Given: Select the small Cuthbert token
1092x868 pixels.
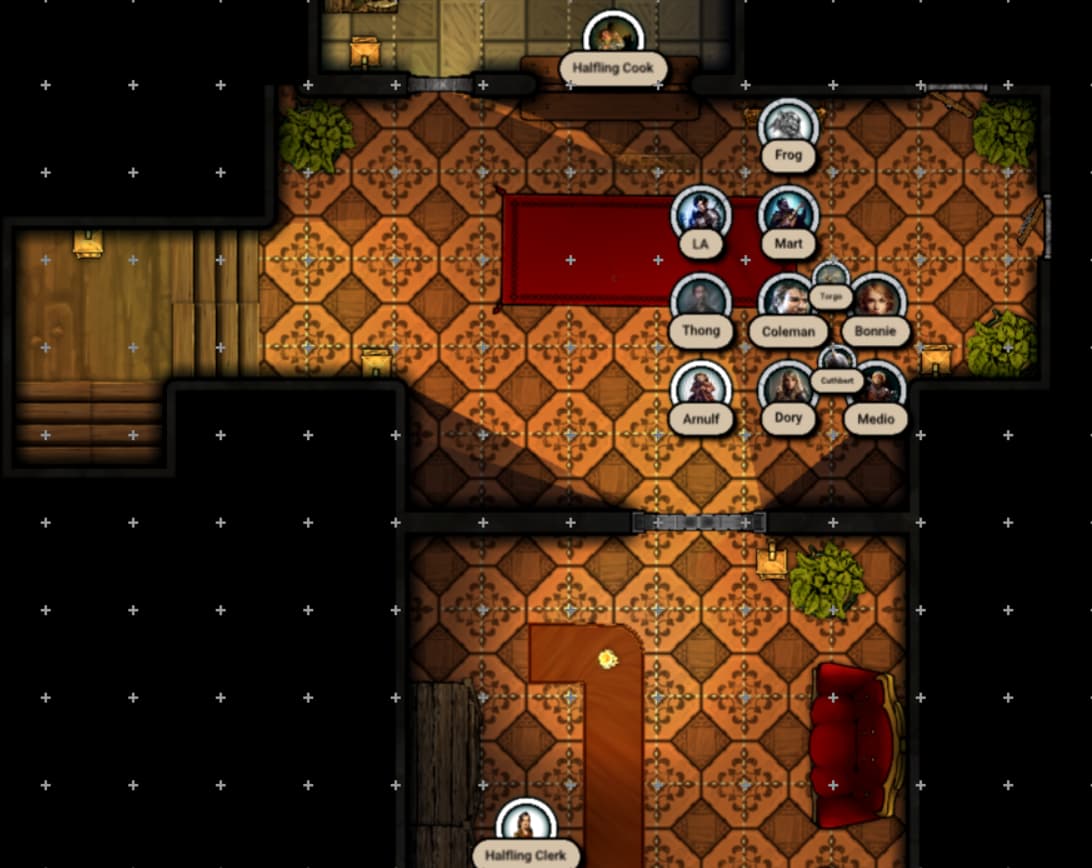Looking at the screenshot, I should click(835, 360).
